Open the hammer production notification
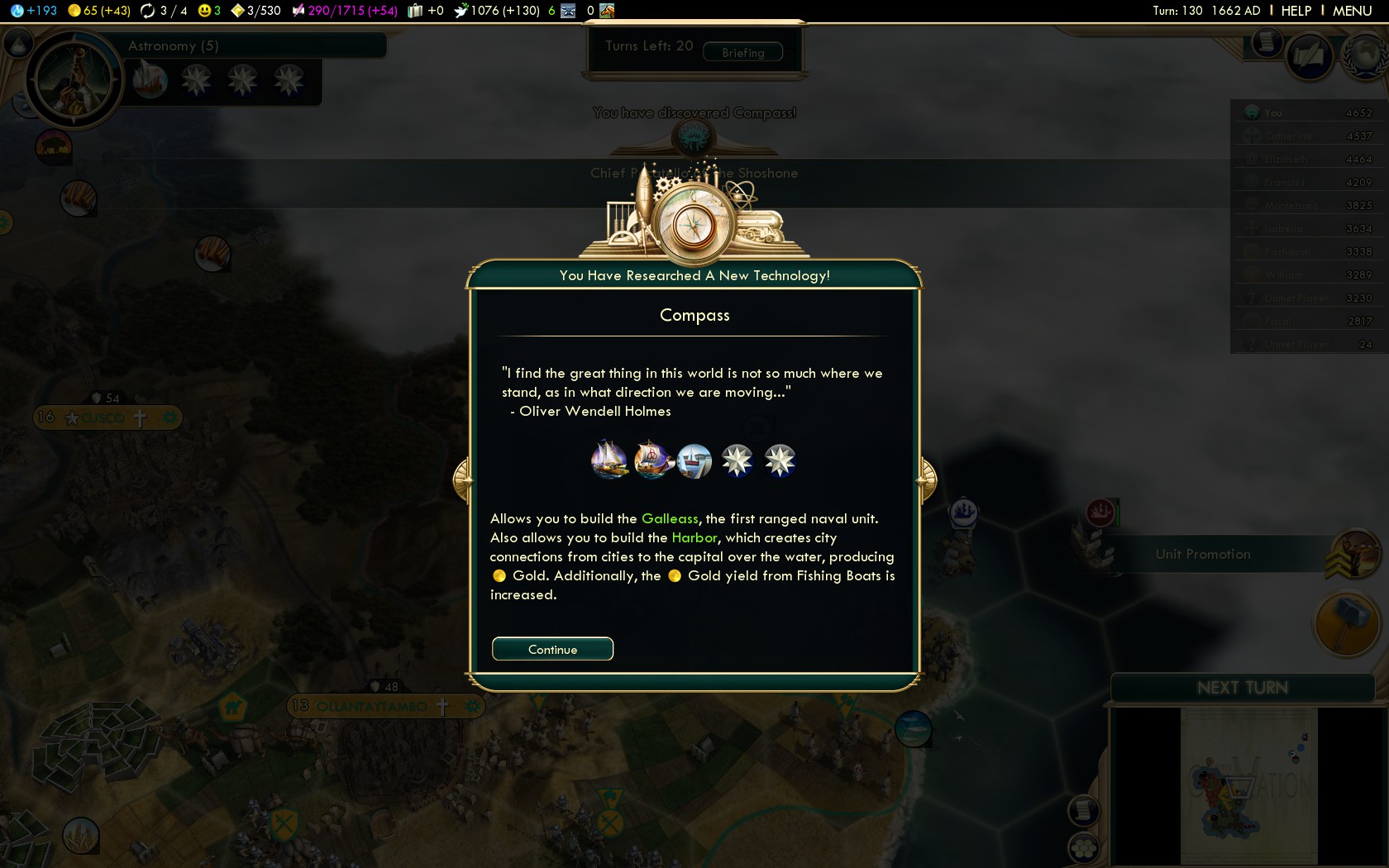 click(x=1347, y=624)
